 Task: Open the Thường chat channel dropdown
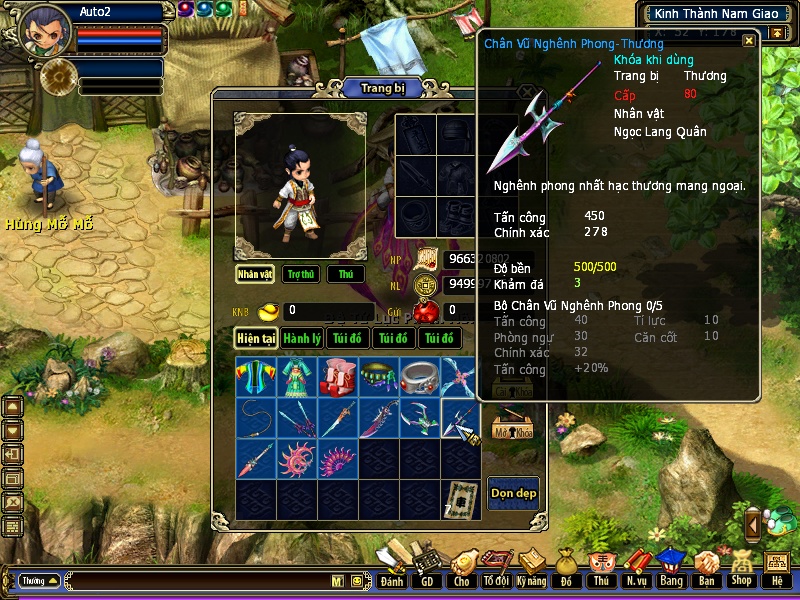coord(39,580)
